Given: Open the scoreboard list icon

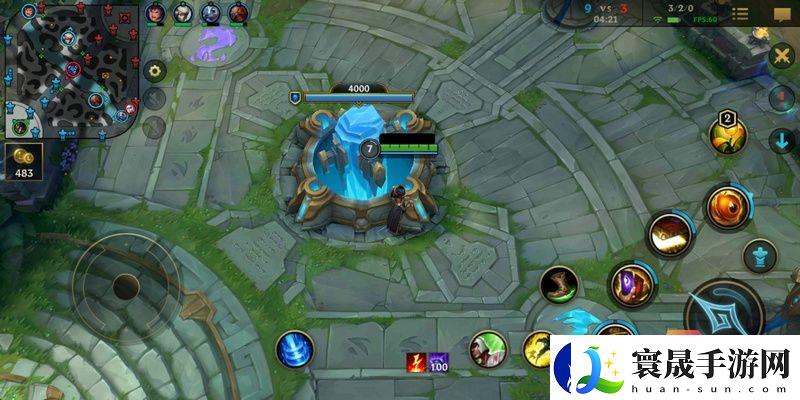Looking at the screenshot, I should (740, 14).
